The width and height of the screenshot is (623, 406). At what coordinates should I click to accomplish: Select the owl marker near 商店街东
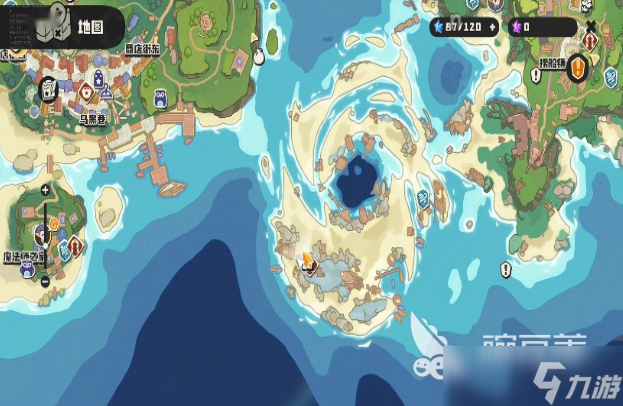pyautogui.click(x=161, y=98)
